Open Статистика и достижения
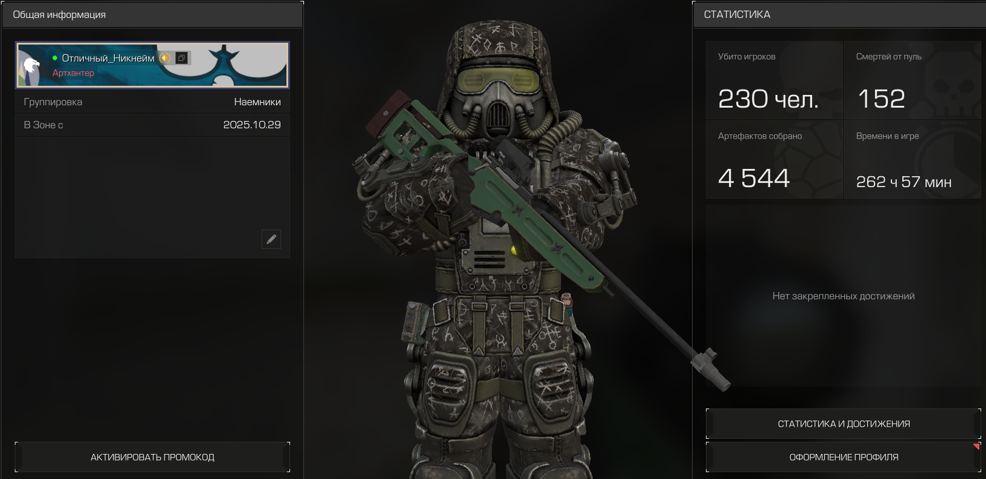This screenshot has width=986, height=479. pyautogui.click(x=843, y=424)
